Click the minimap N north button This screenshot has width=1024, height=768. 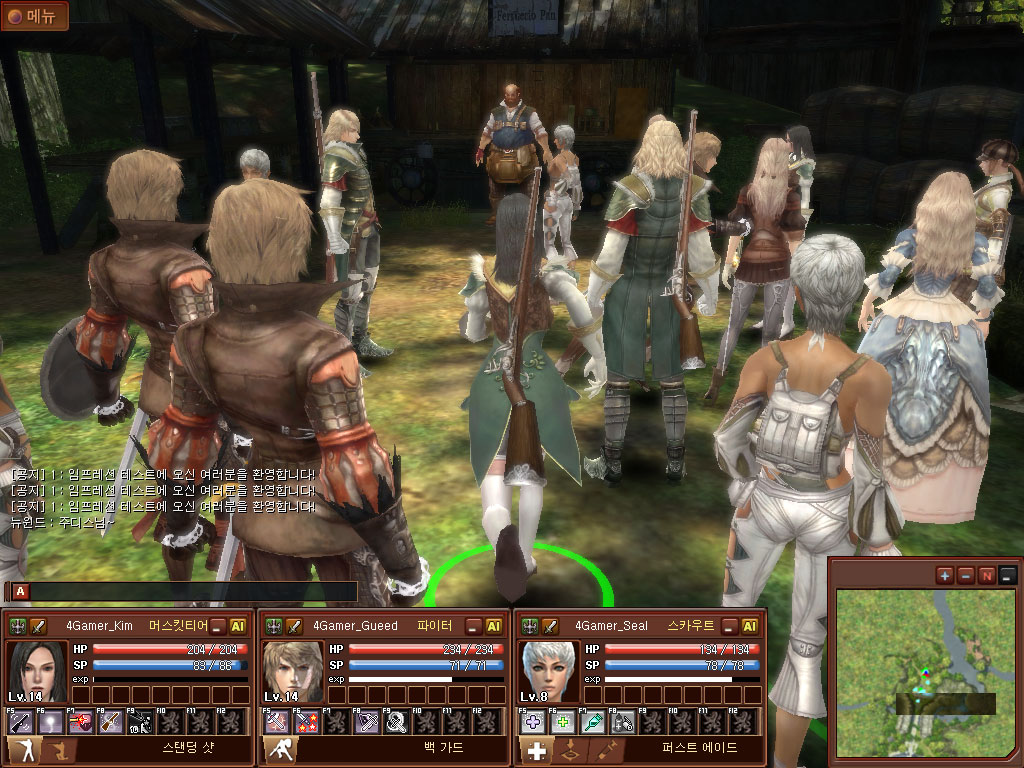click(x=986, y=575)
